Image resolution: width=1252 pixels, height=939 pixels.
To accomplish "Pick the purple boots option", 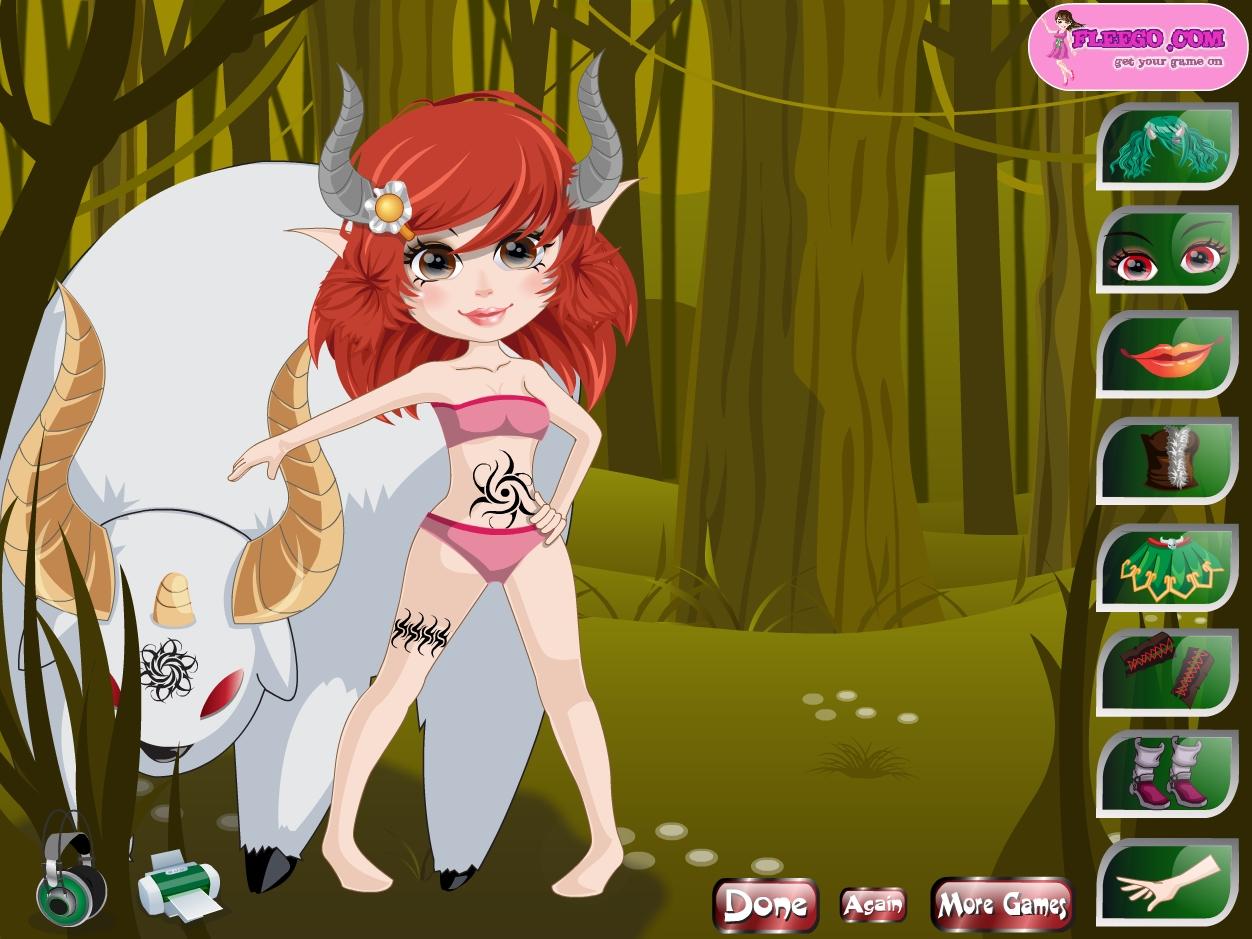I will (x=1167, y=777).
